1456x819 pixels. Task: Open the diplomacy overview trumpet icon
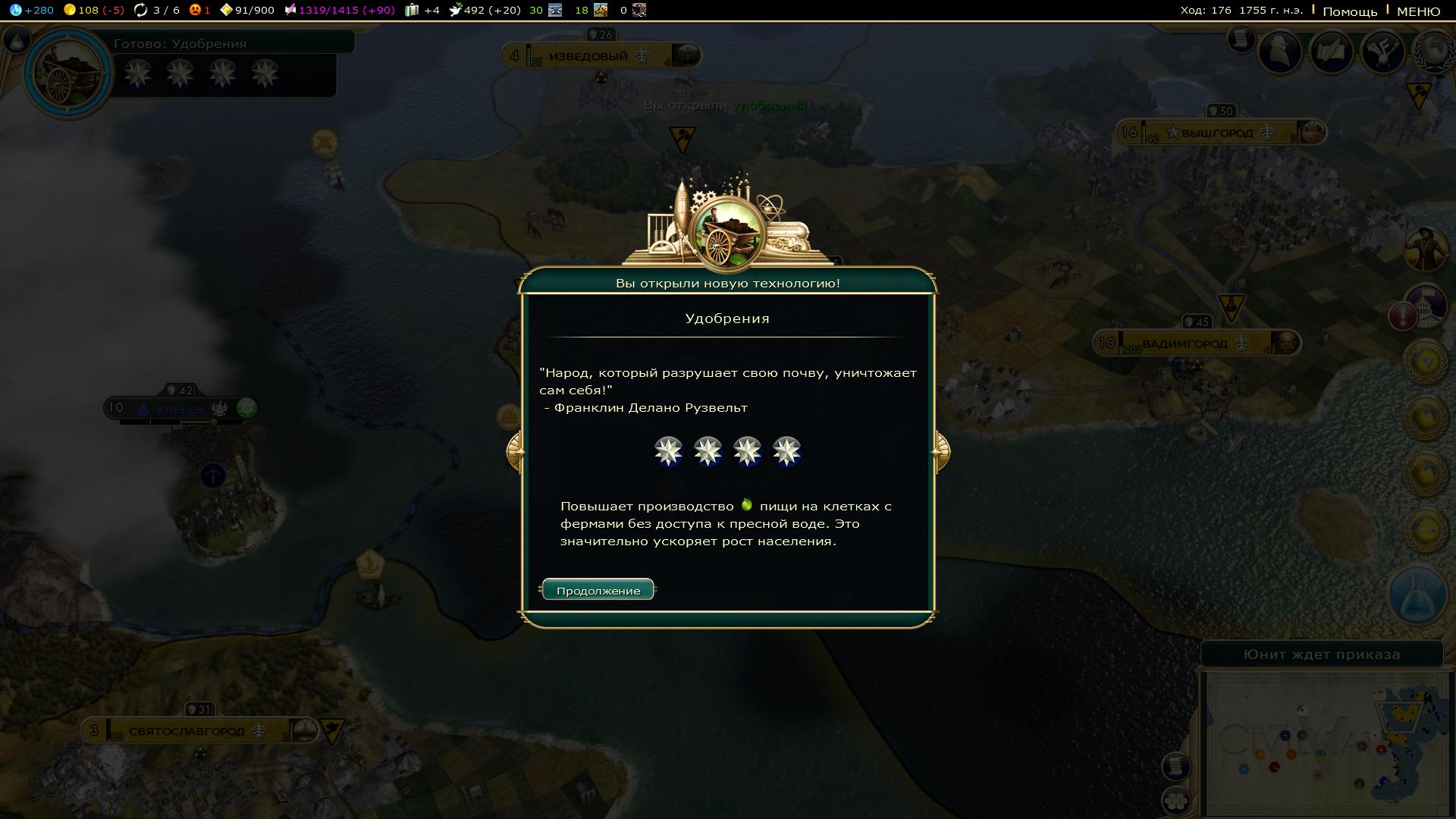pyautogui.click(x=1383, y=51)
